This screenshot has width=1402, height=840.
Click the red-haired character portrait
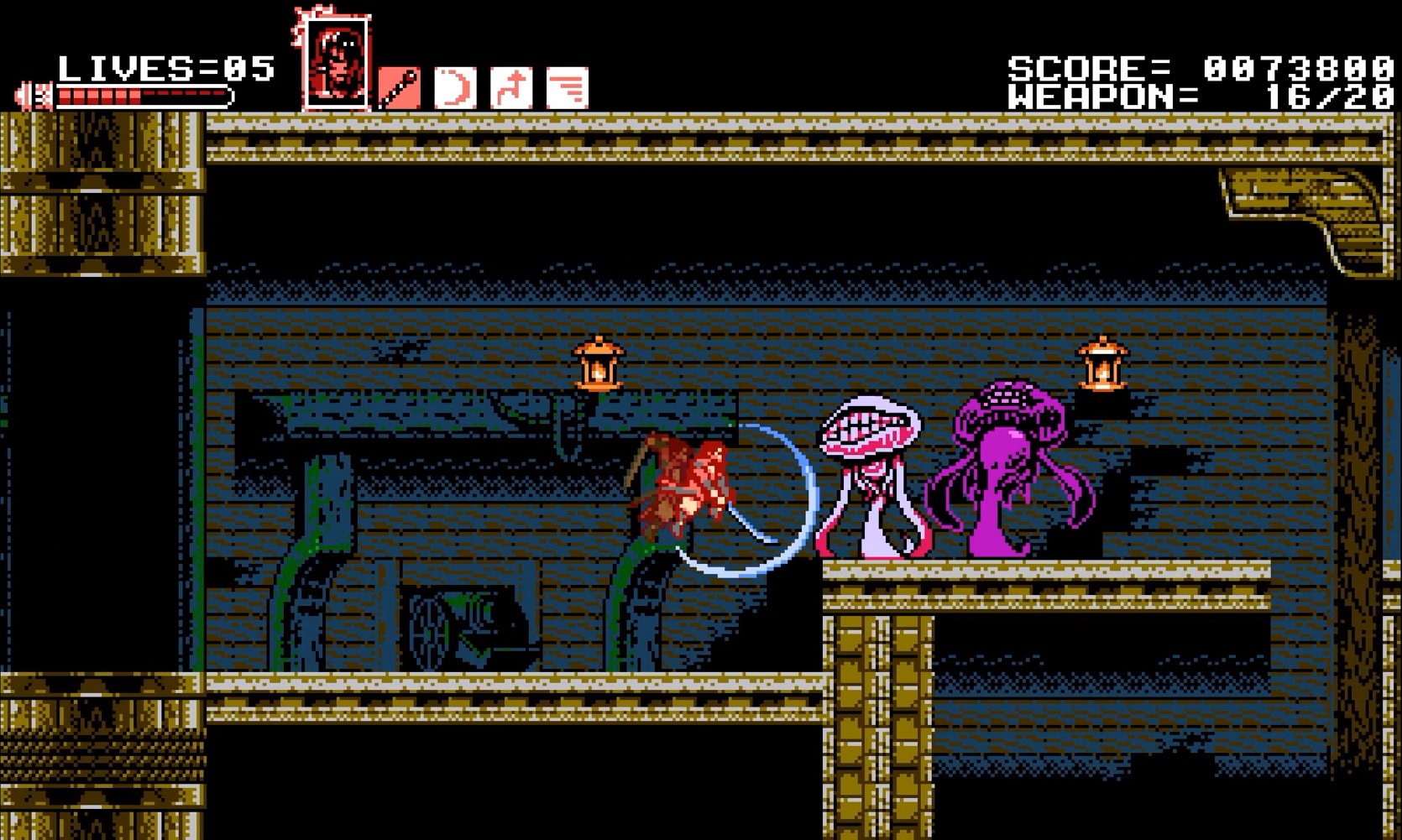tap(336, 63)
